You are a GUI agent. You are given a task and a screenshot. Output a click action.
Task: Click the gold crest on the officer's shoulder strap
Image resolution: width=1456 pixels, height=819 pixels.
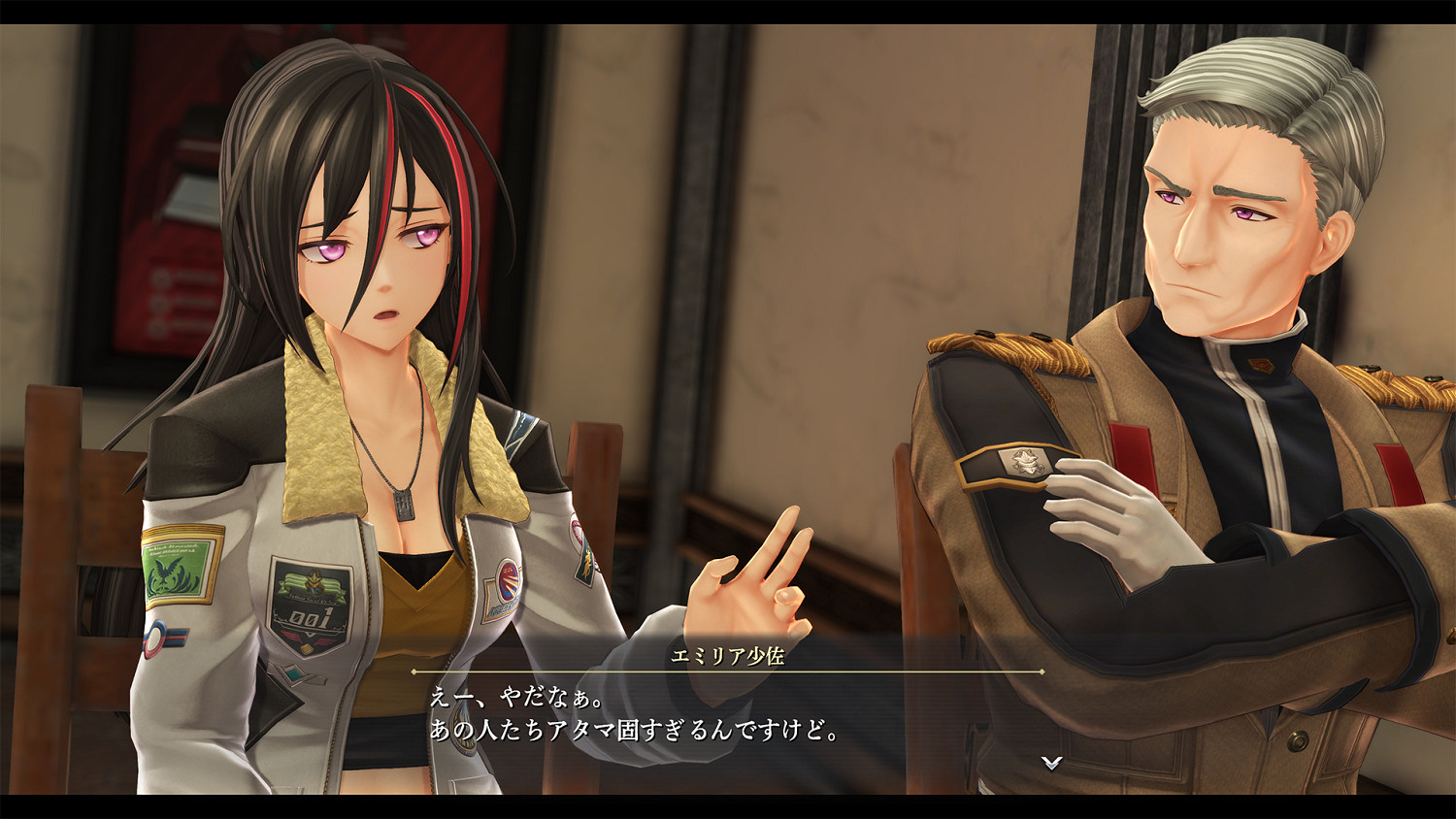point(1024,463)
